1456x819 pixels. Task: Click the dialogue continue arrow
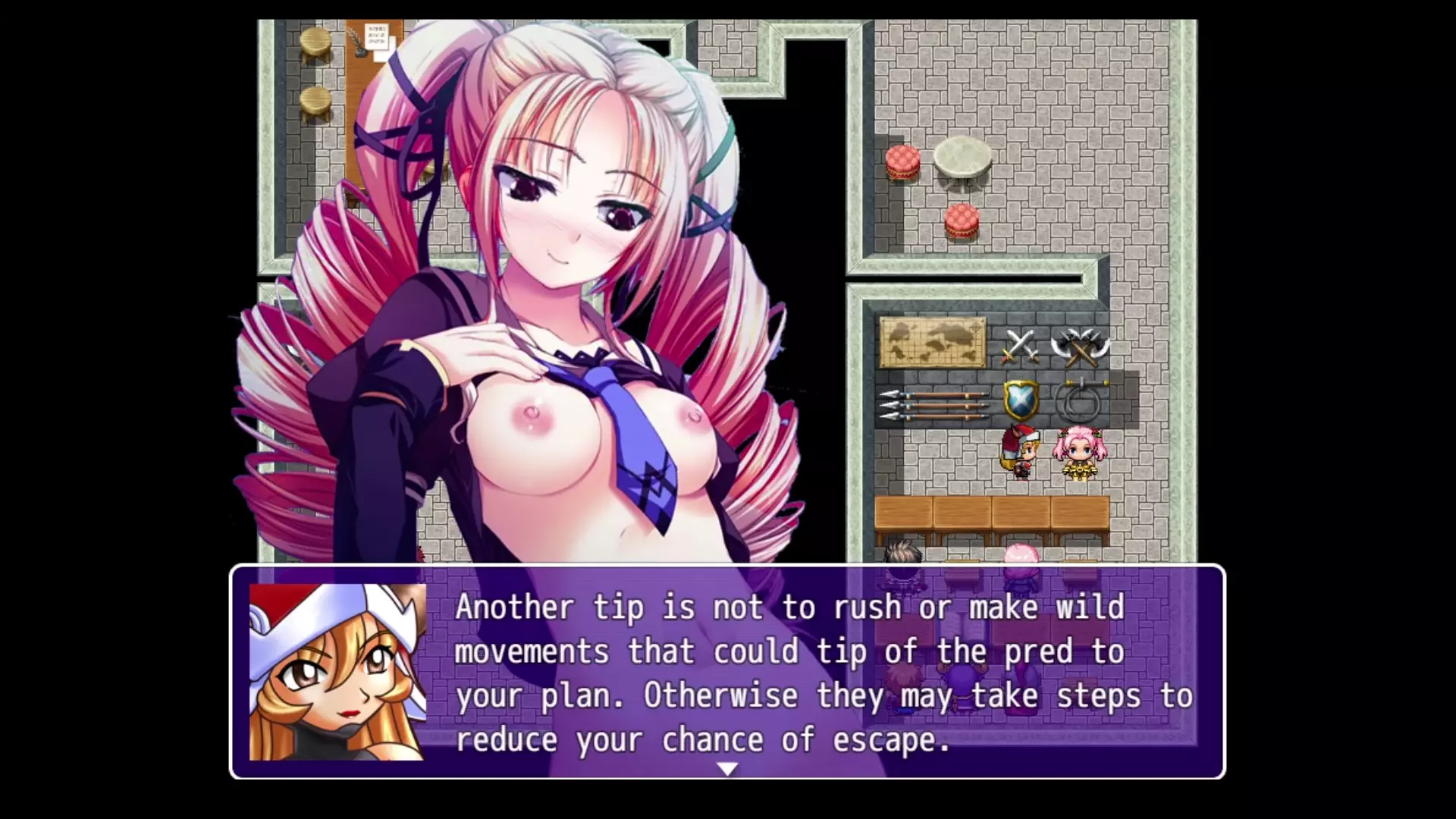(726, 769)
